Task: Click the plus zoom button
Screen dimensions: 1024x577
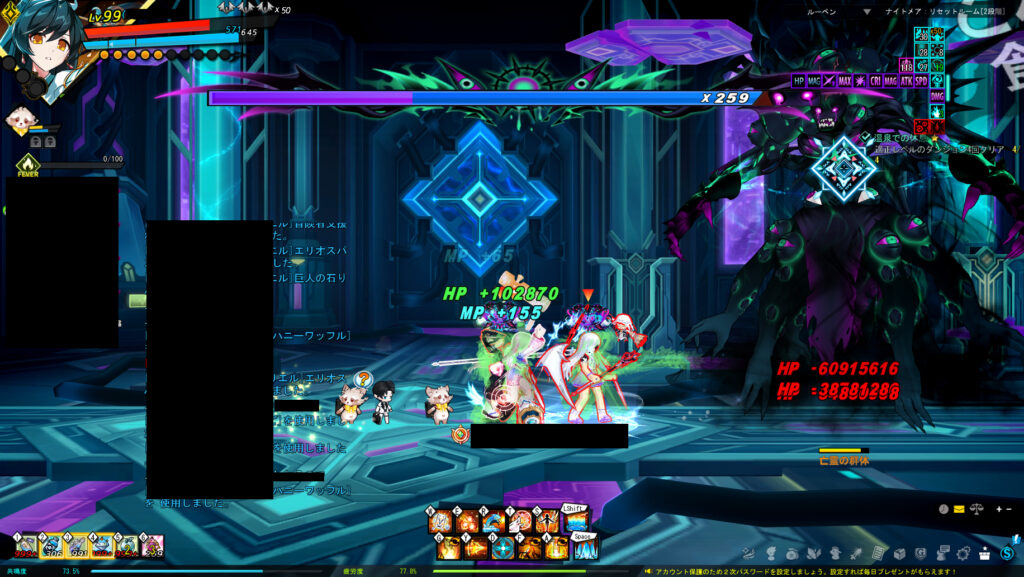Action: pyautogui.click(x=998, y=509)
